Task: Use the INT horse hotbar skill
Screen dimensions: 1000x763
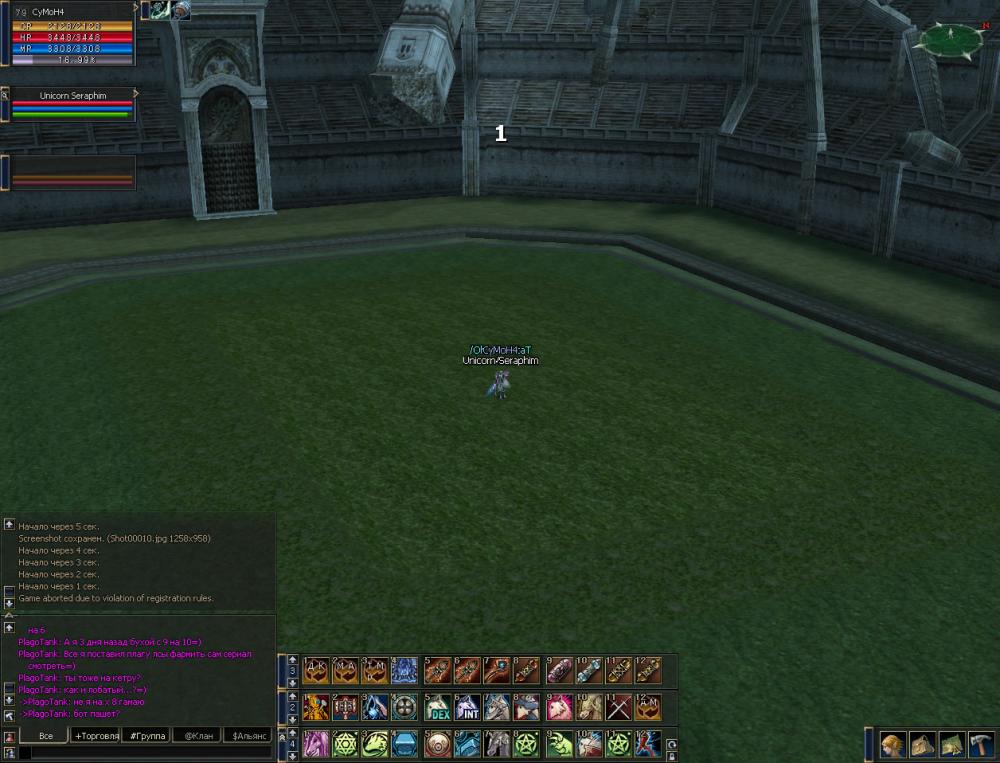Action: (x=468, y=707)
